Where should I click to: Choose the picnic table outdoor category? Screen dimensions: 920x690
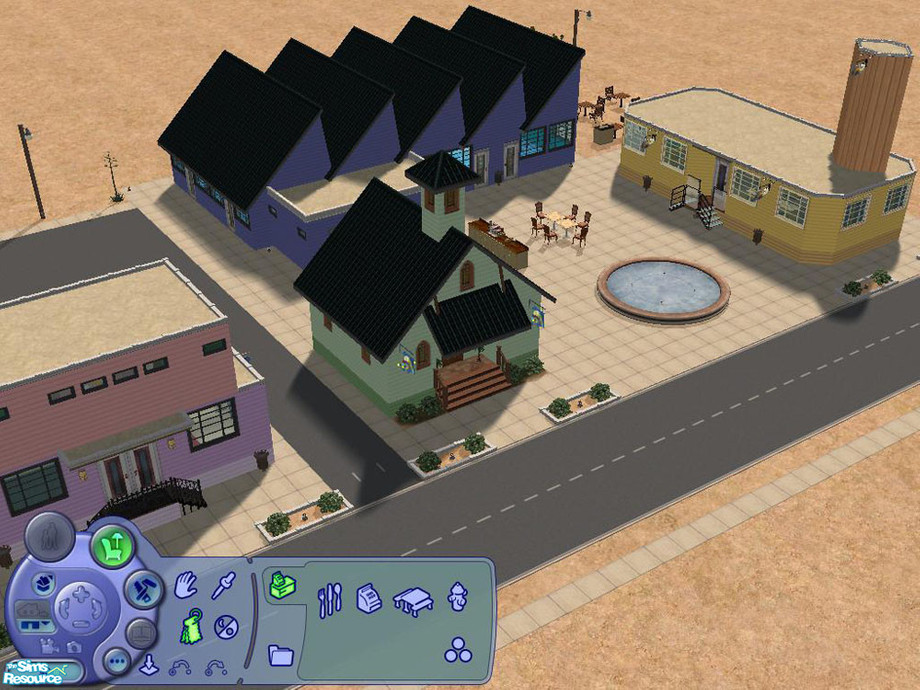[x=411, y=600]
